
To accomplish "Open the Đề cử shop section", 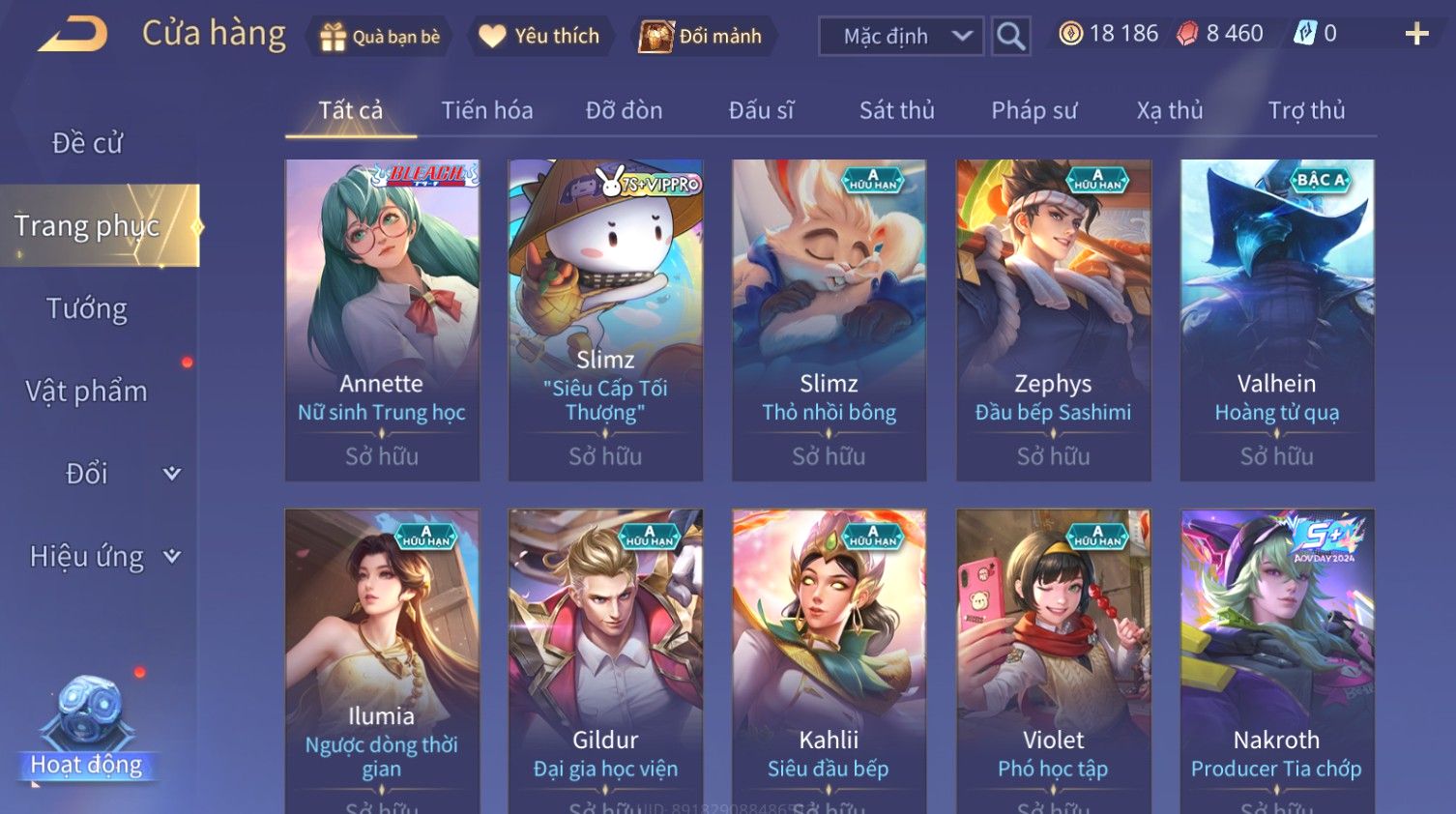I will pyautogui.click(x=87, y=143).
